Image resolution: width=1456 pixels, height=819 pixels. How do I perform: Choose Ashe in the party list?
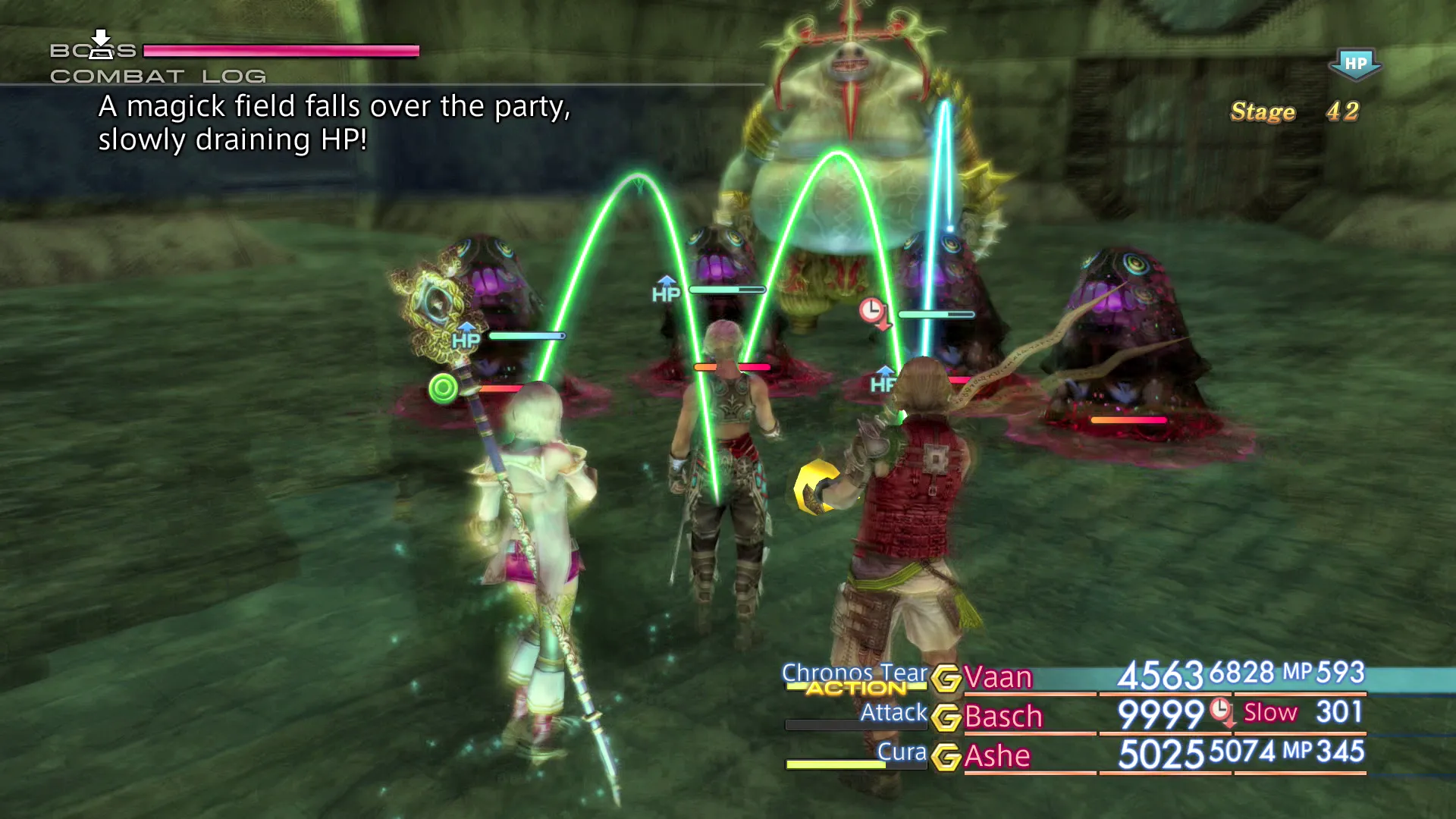point(997,756)
